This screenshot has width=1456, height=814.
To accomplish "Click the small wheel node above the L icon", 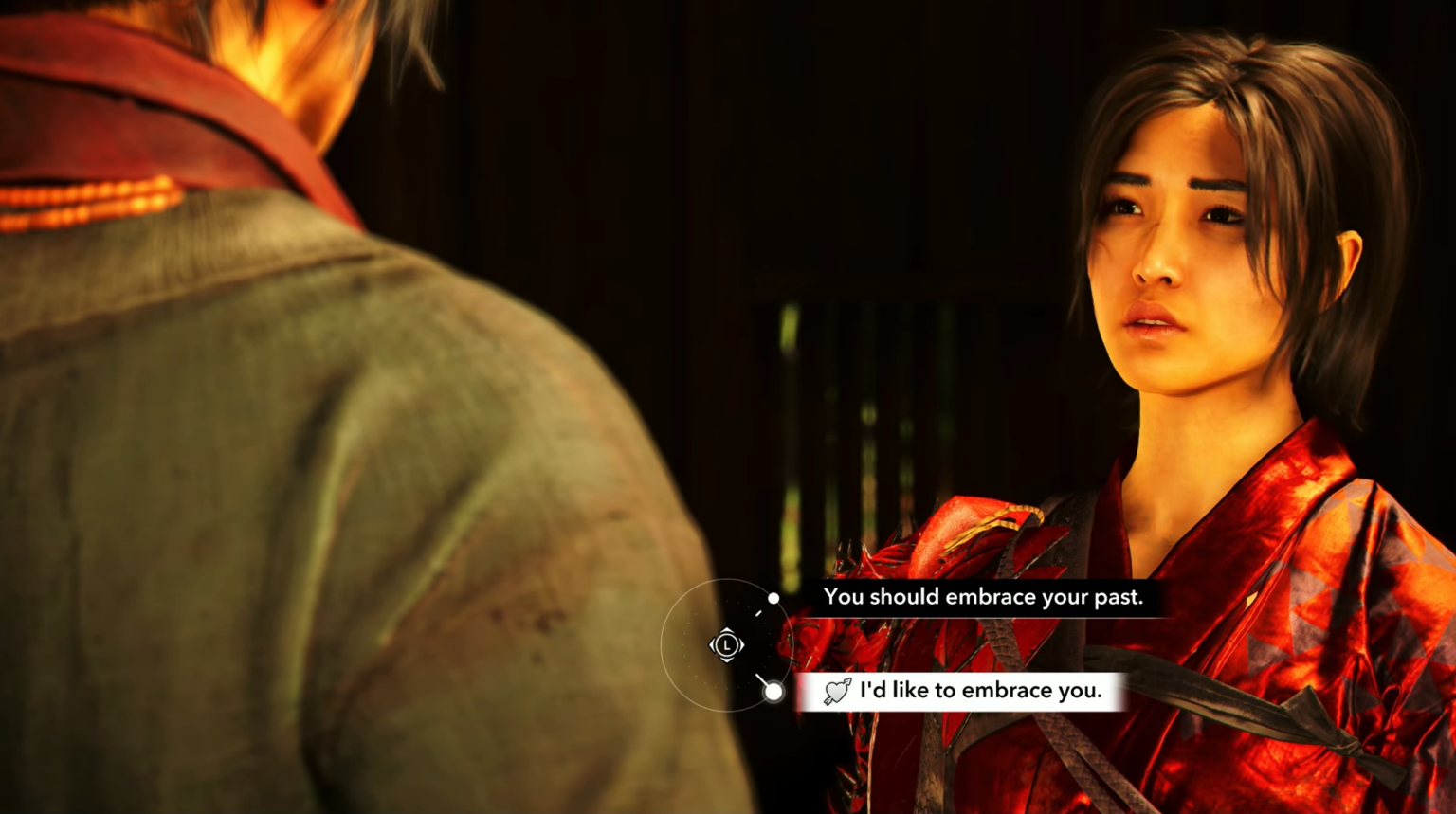I will [x=775, y=598].
